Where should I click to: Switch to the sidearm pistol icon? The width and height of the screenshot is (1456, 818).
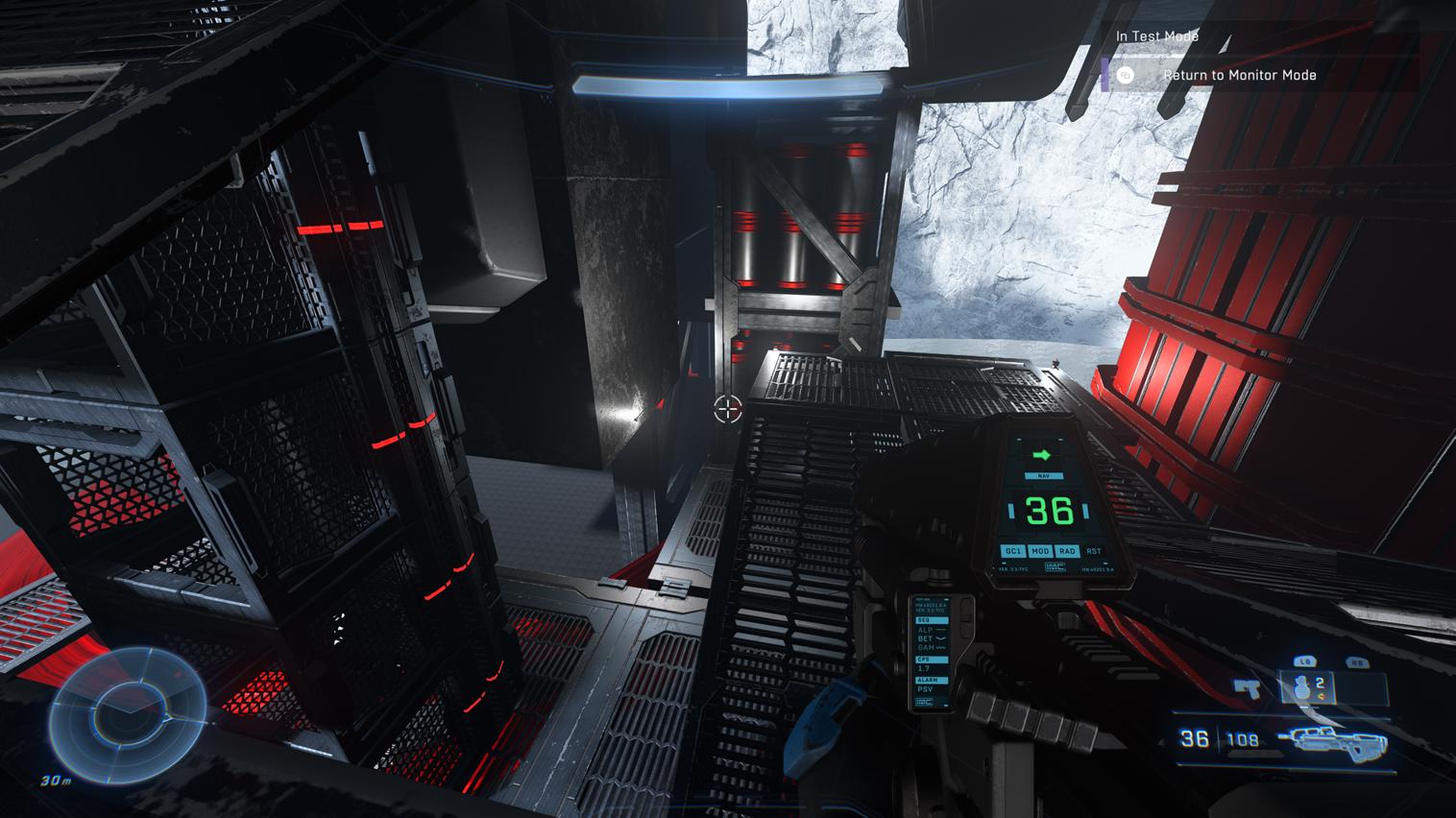(1247, 688)
